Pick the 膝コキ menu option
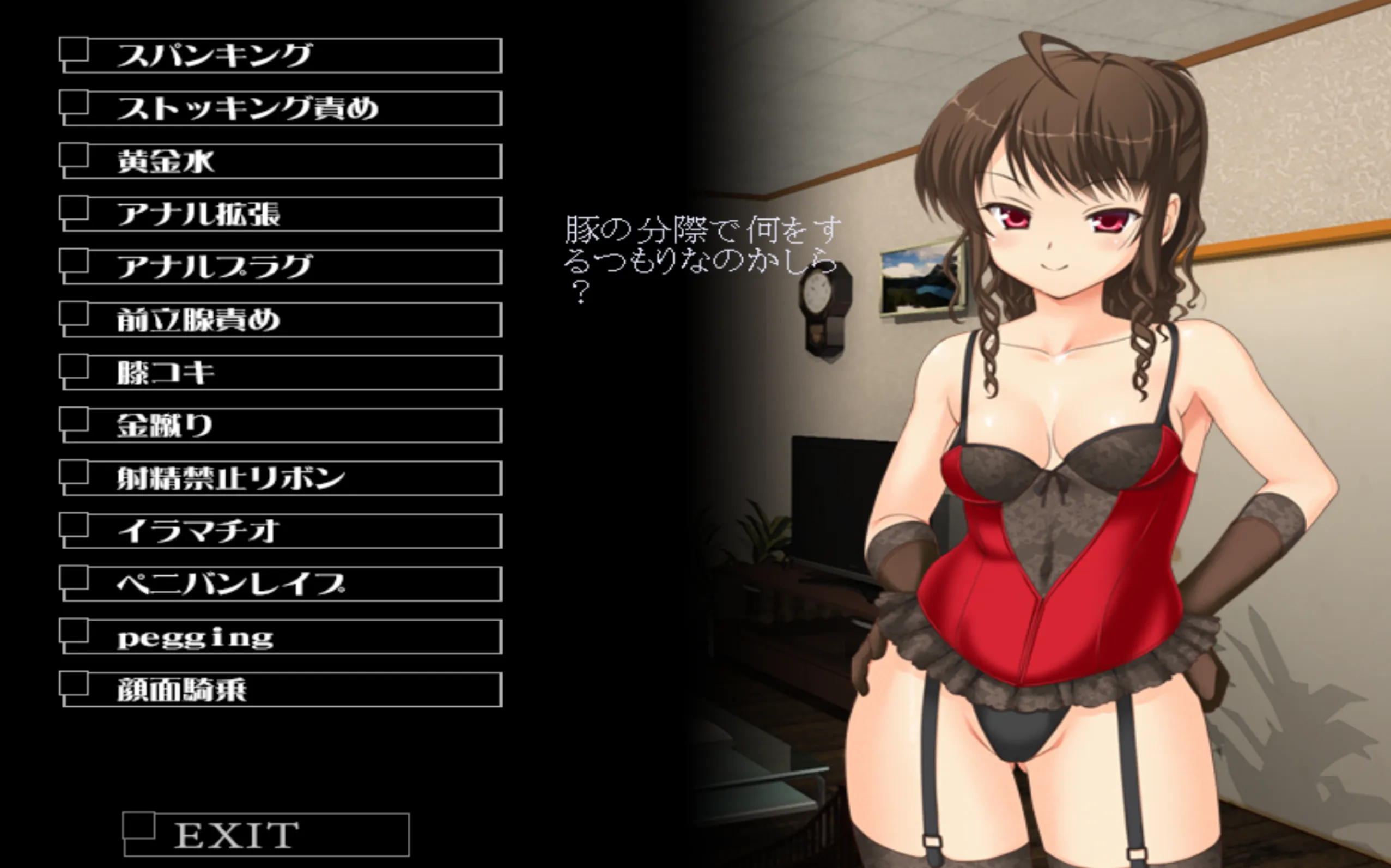The width and height of the screenshot is (1391, 868). (x=281, y=373)
